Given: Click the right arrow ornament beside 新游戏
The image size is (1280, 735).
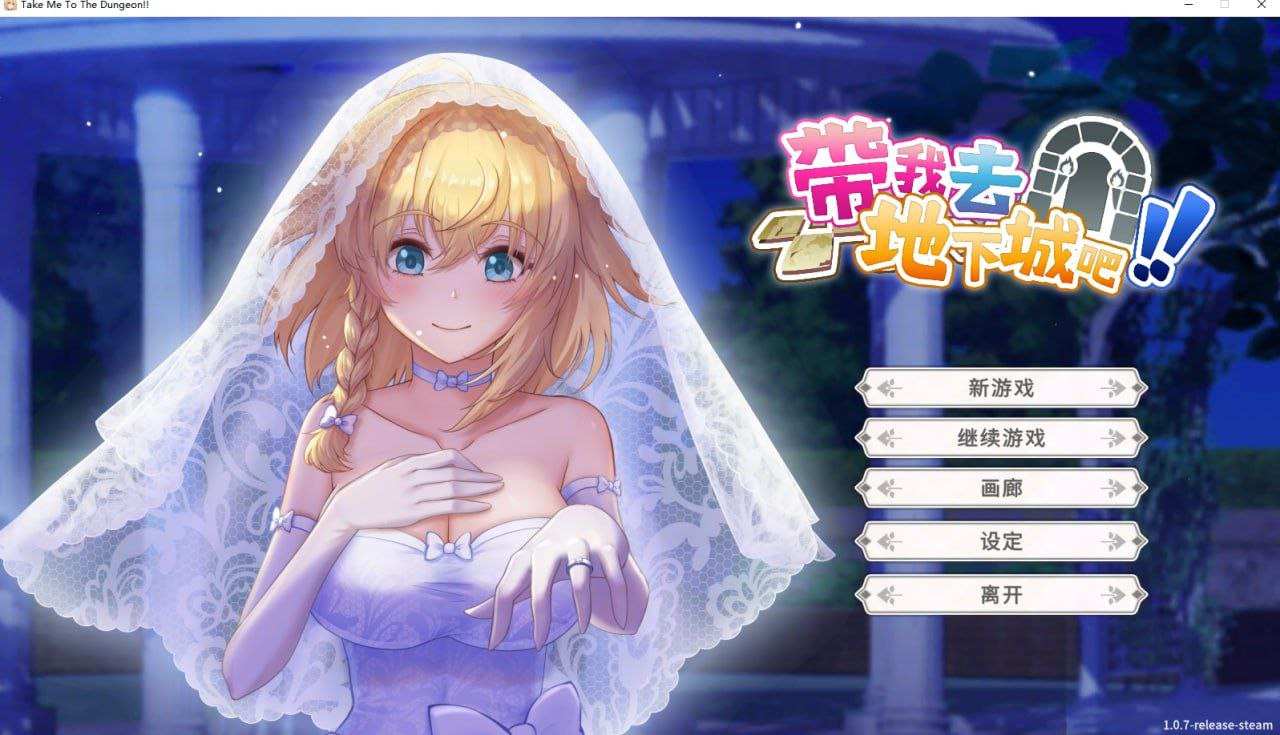Looking at the screenshot, I should click(1113, 387).
